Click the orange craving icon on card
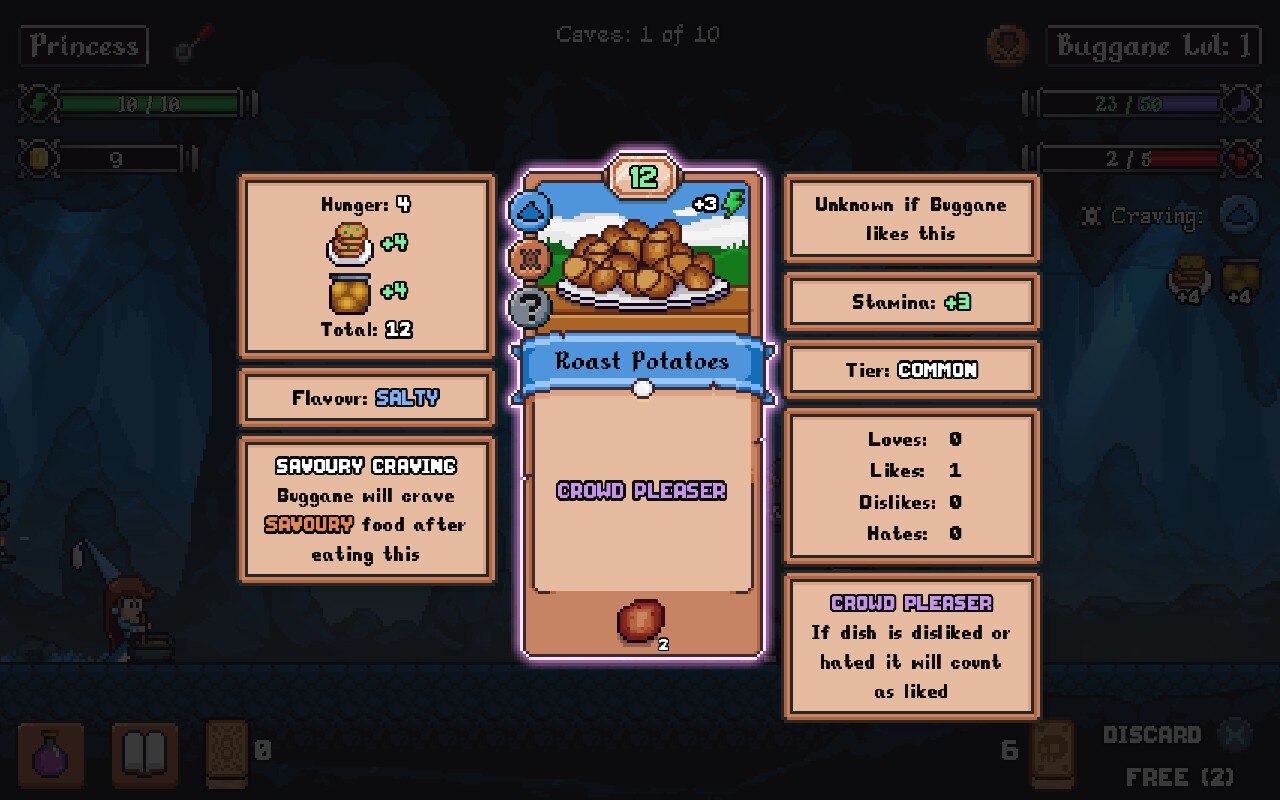Viewport: 1280px width, 800px height. tap(530, 259)
